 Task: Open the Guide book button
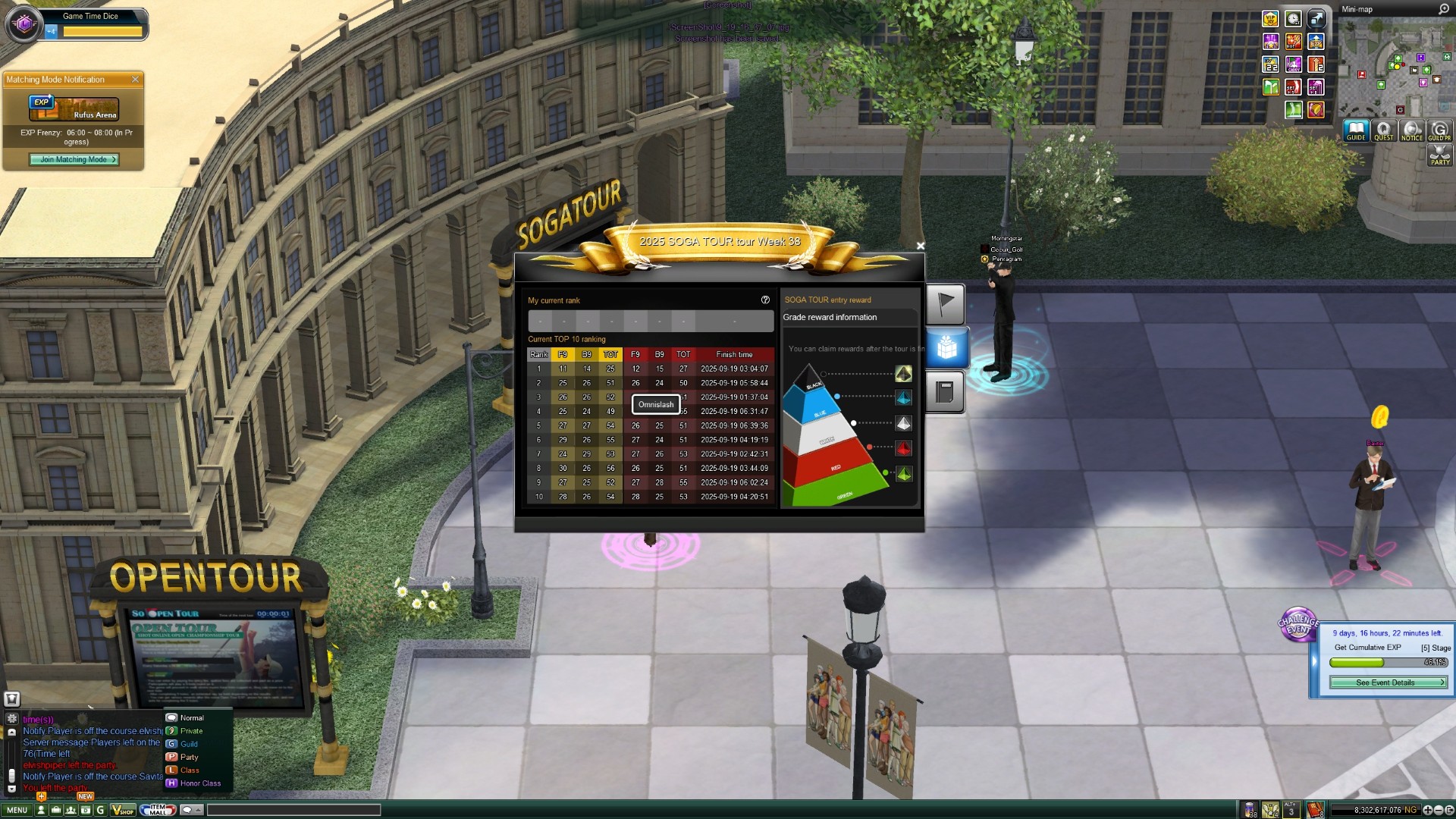1356,130
